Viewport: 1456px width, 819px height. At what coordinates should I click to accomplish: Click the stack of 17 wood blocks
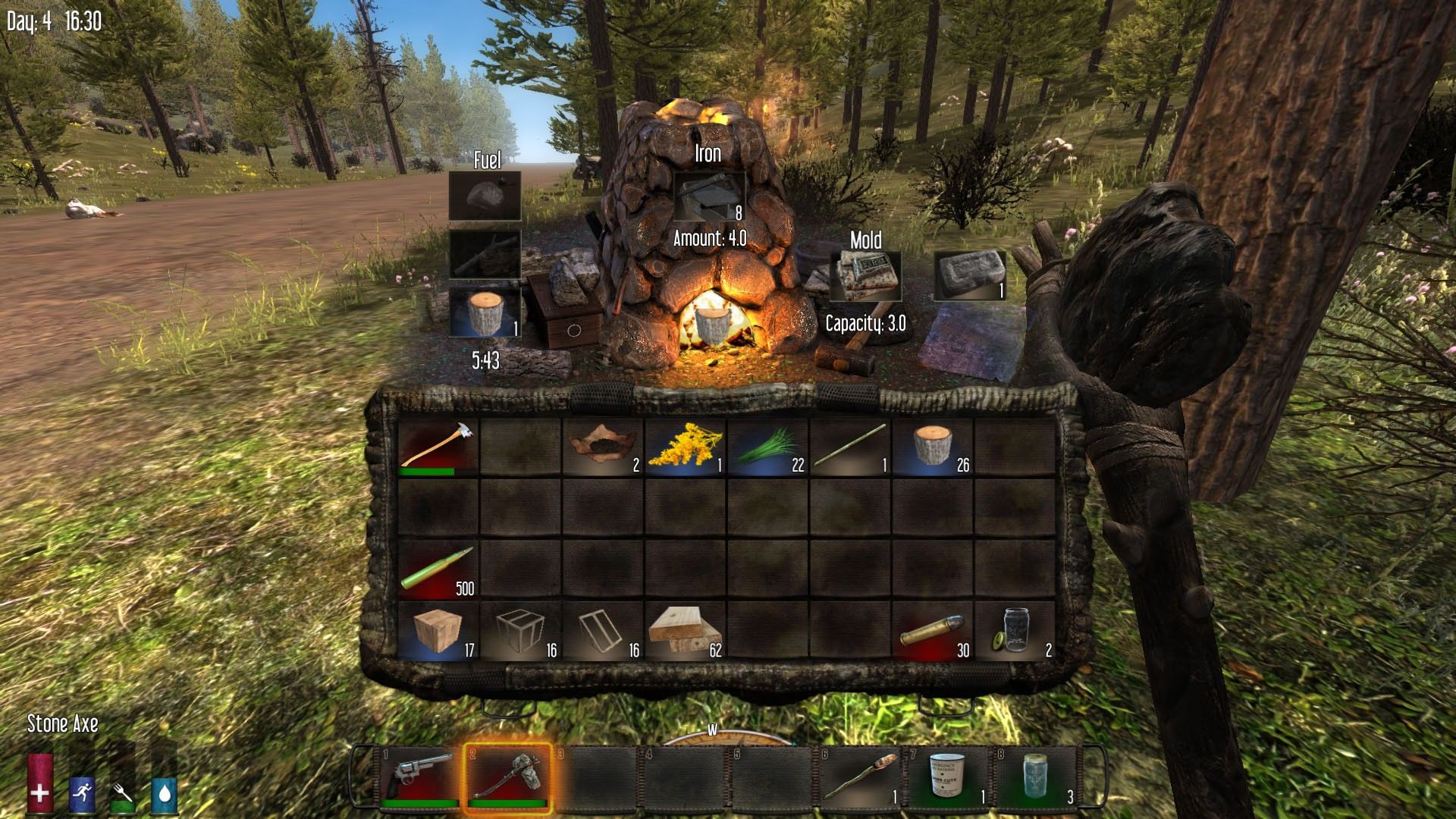438,632
